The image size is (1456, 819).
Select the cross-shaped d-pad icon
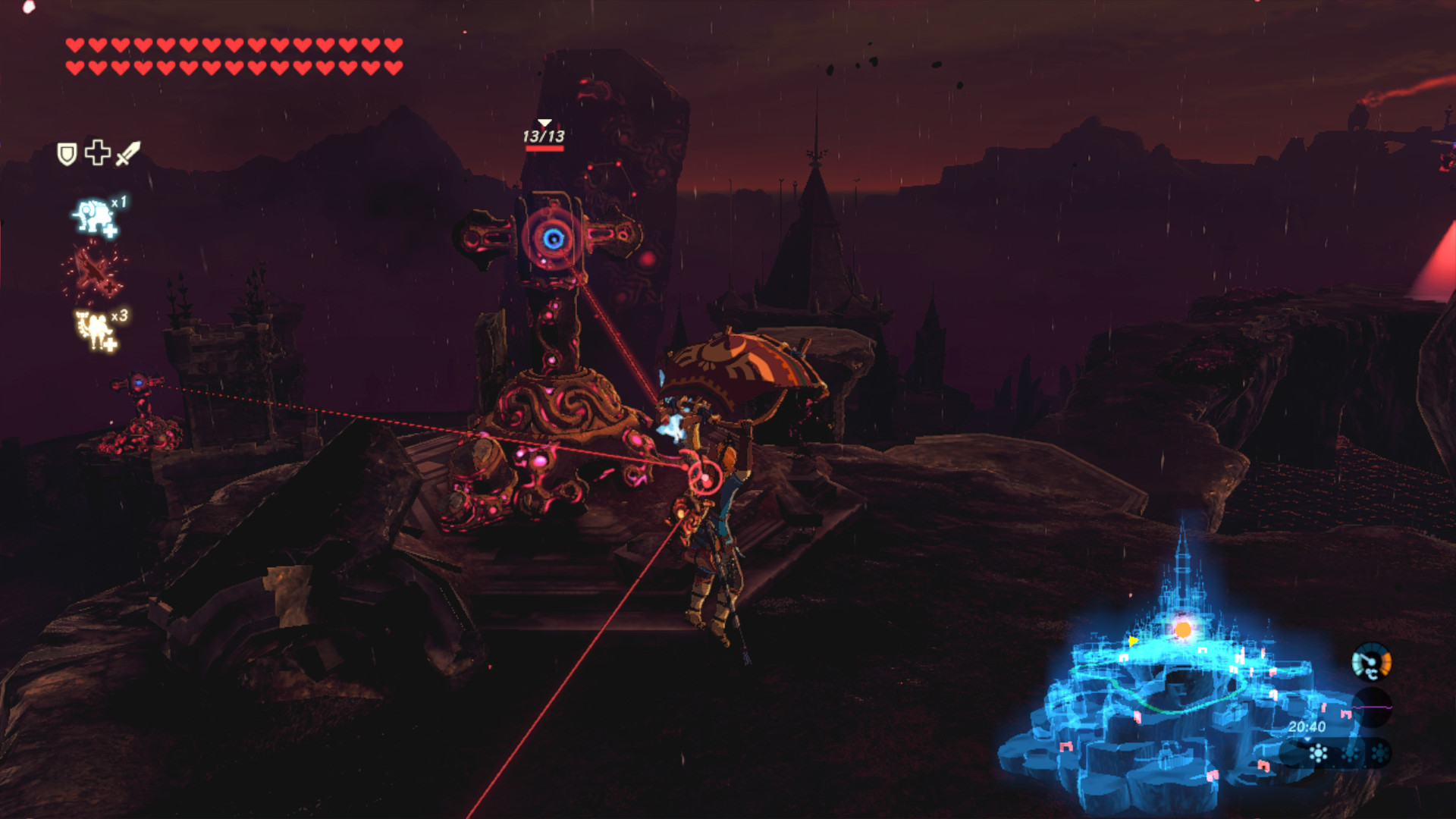(x=98, y=152)
